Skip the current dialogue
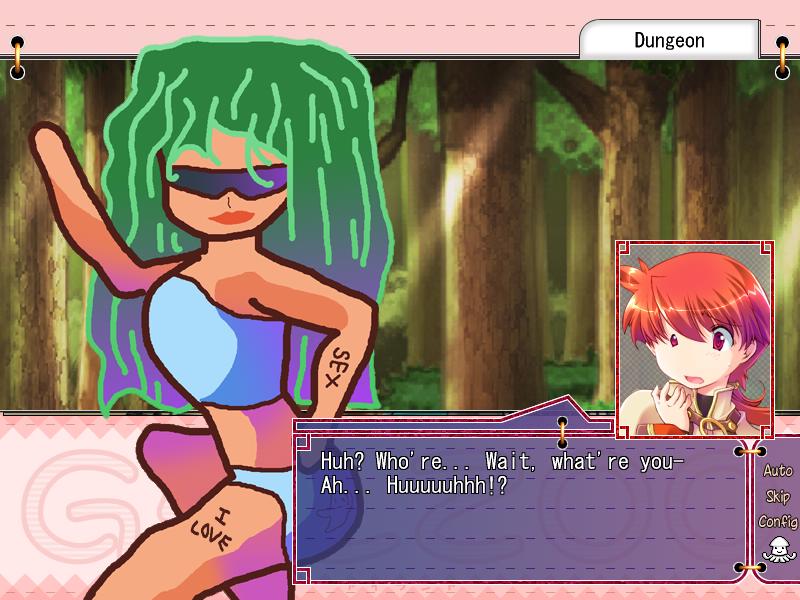 (777, 496)
